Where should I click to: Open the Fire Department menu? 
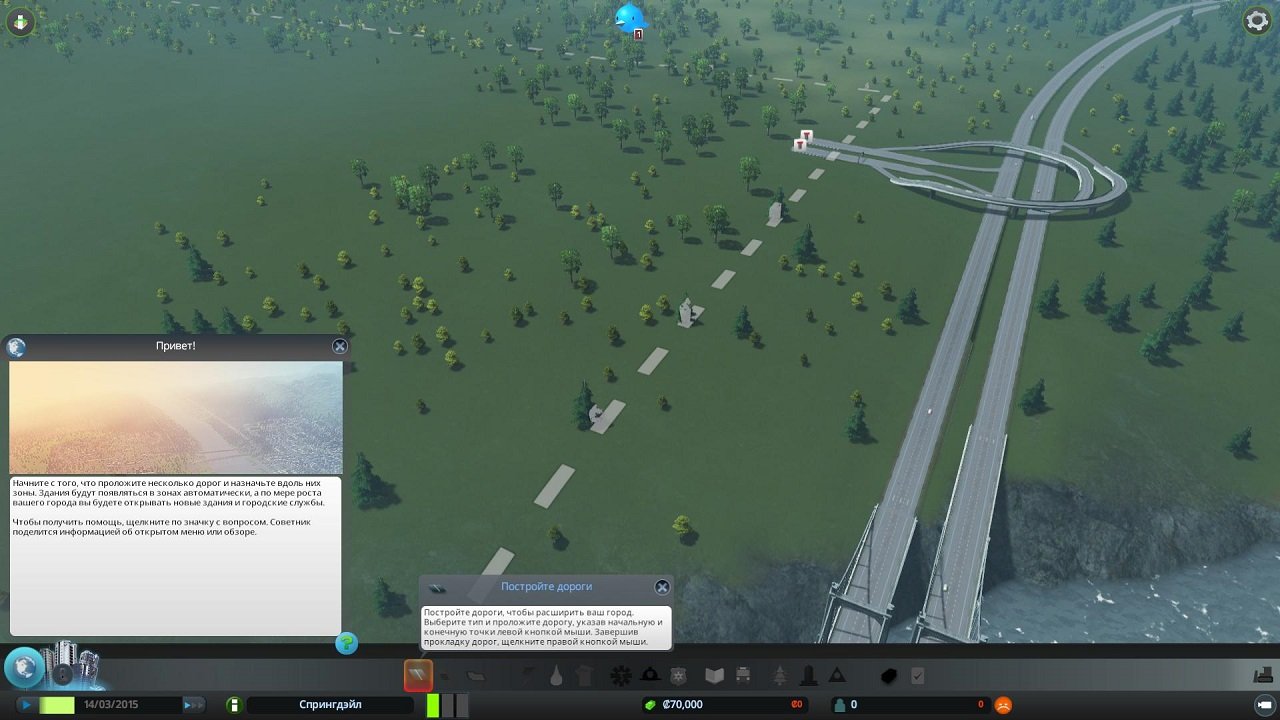[647, 675]
